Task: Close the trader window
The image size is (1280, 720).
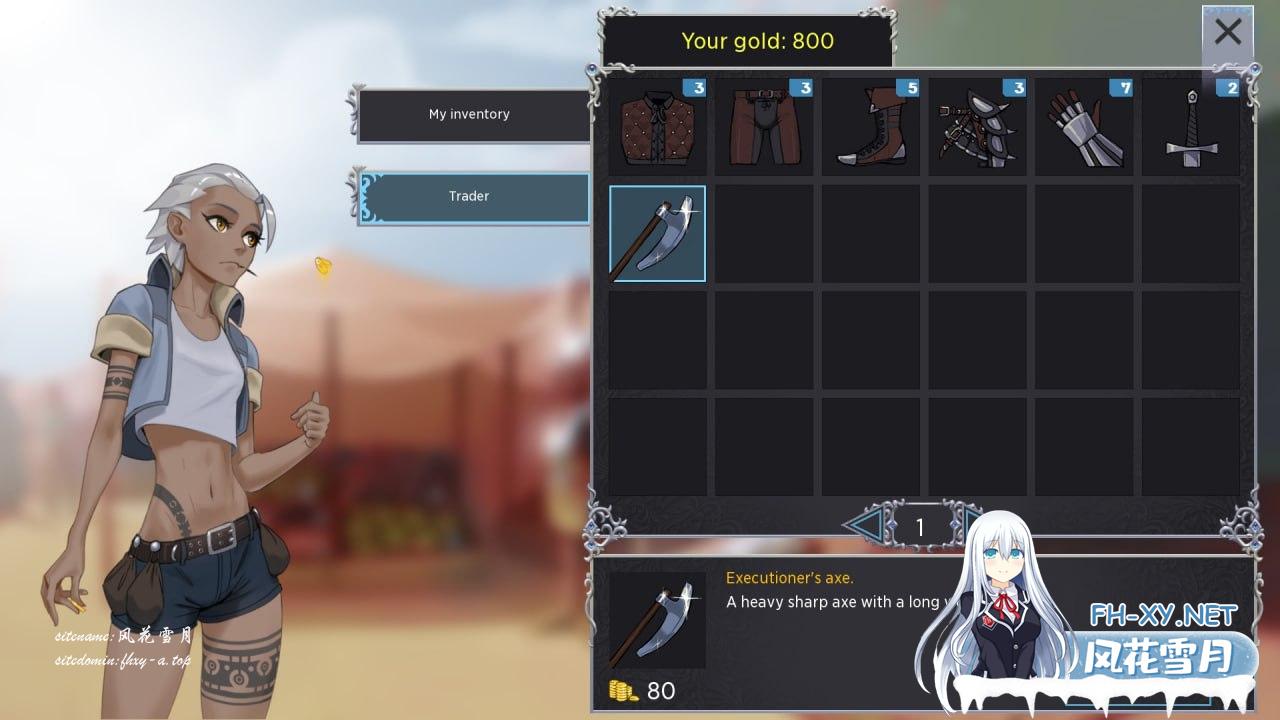Action: click(x=1227, y=33)
